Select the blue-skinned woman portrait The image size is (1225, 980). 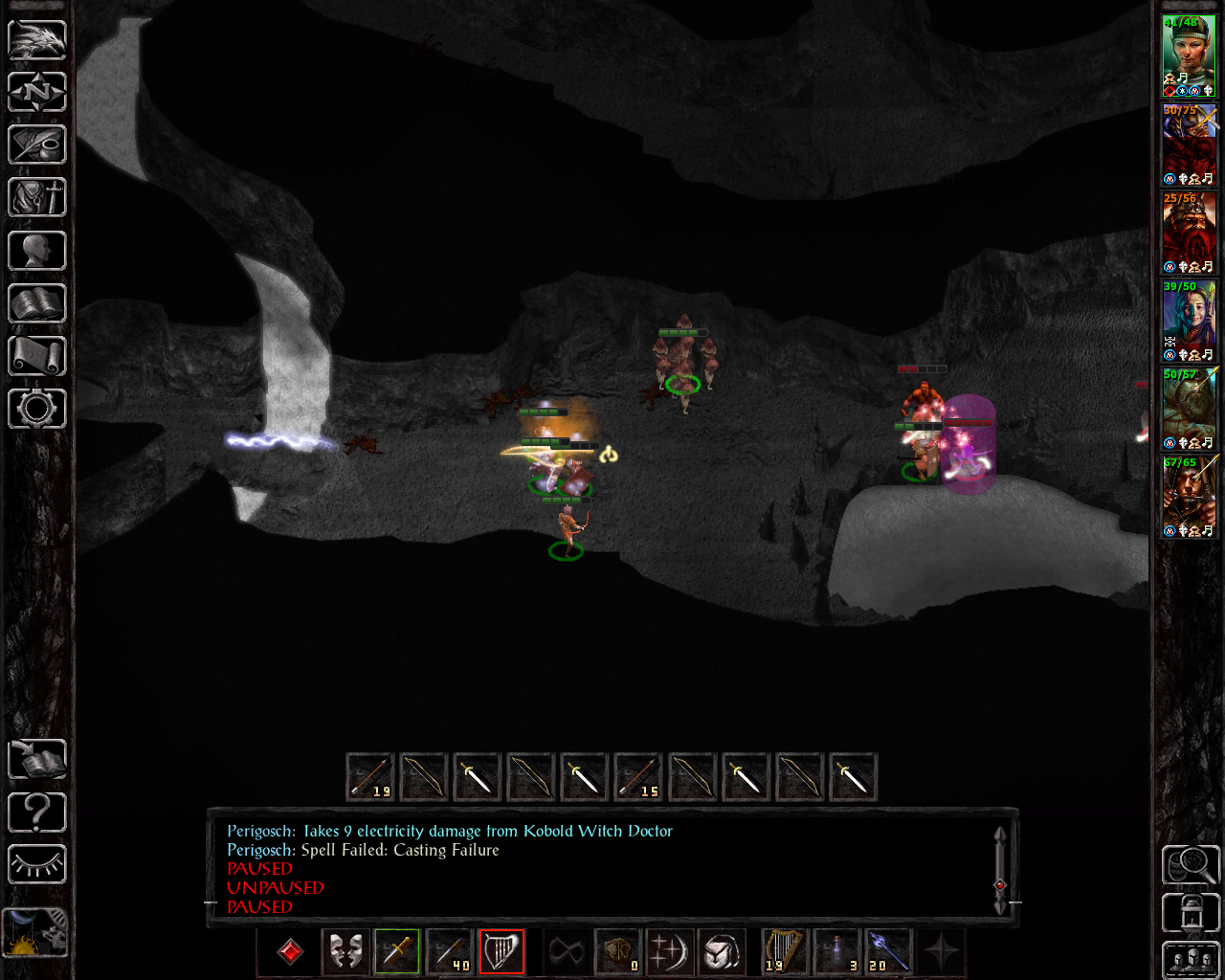(1189, 321)
